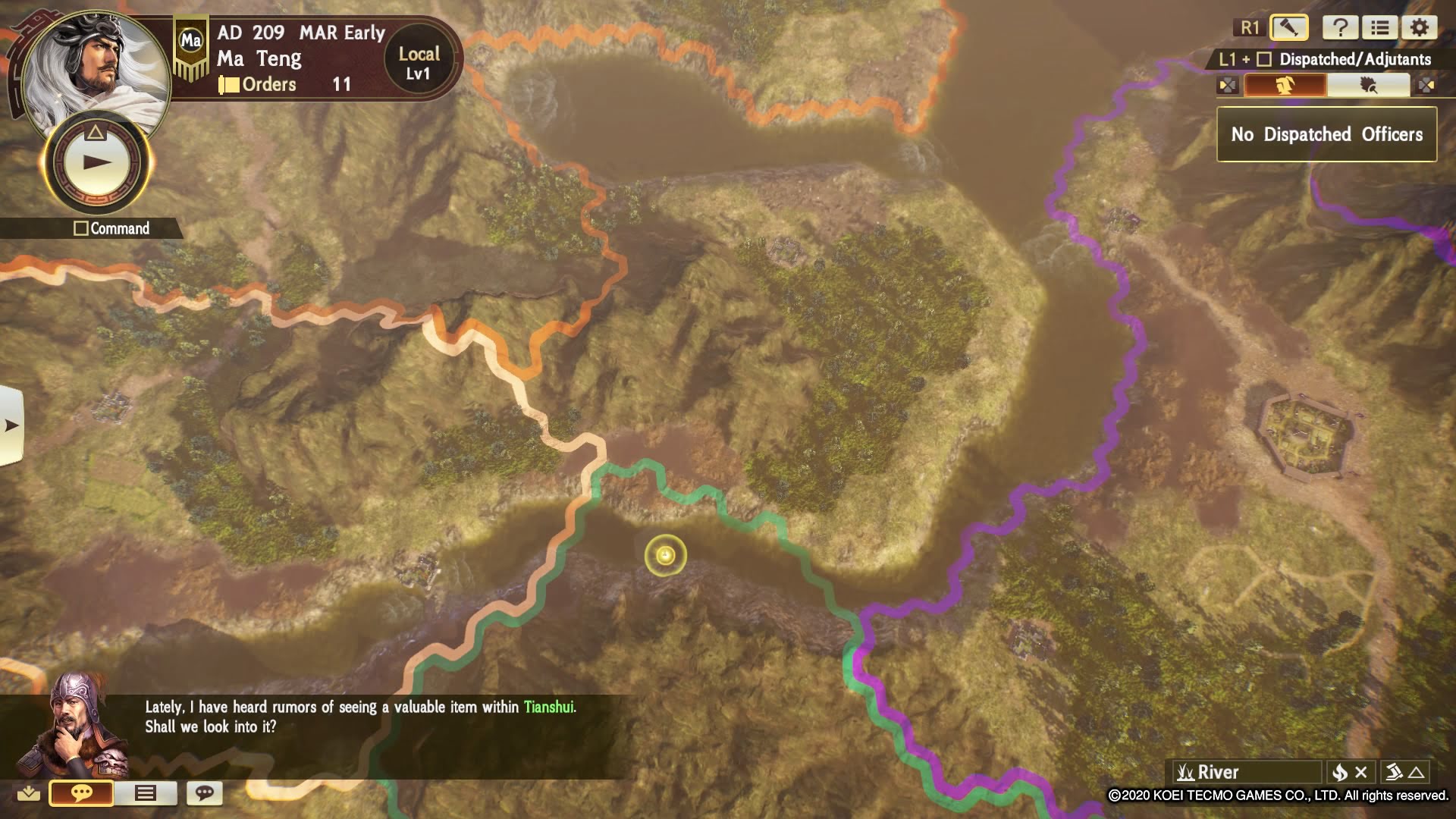This screenshot has height=819, width=1456.
Task: Select the Local Lv1 badge
Action: [x=419, y=63]
